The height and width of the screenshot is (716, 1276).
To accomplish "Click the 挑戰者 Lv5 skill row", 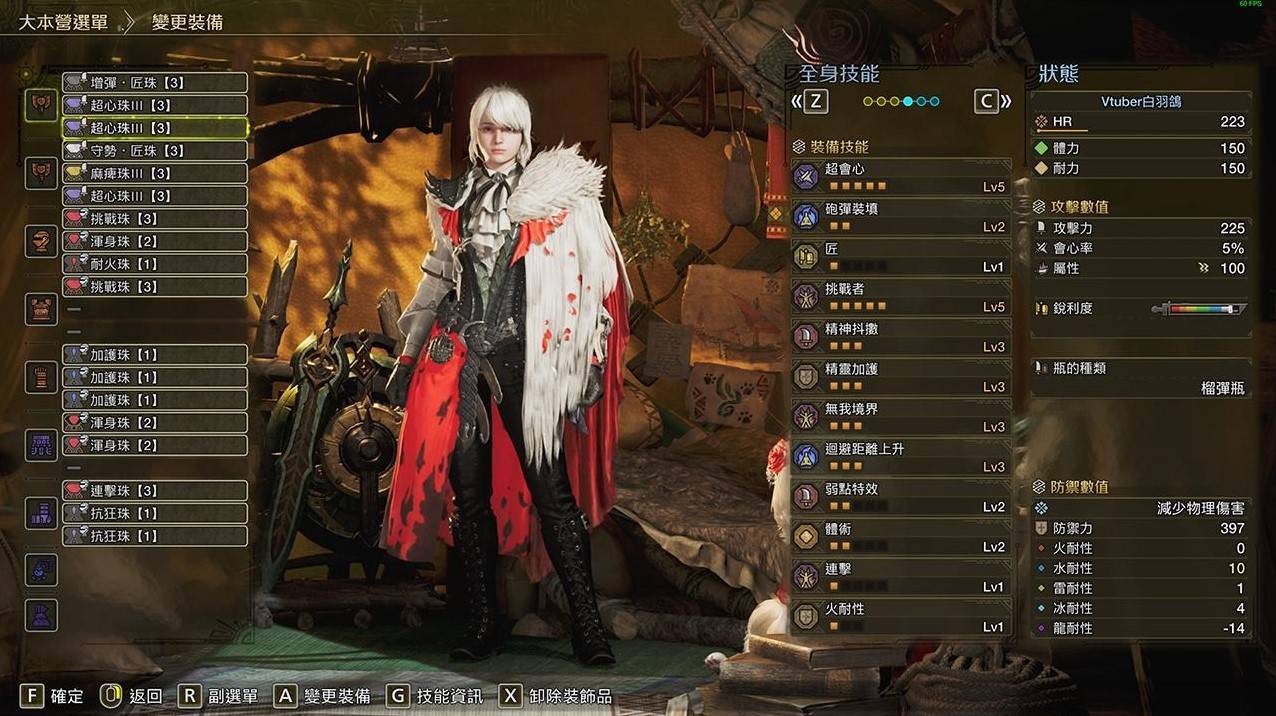I will click(x=900, y=297).
